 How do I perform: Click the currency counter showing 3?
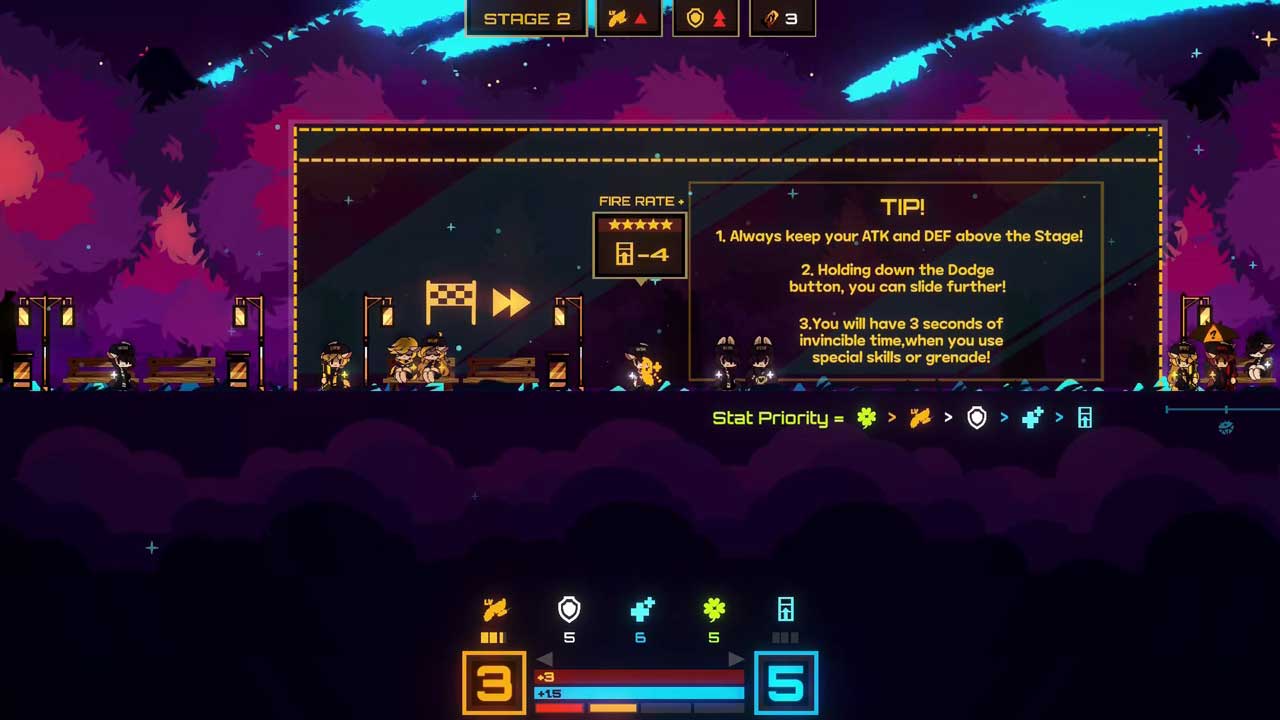[x=782, y=19]
